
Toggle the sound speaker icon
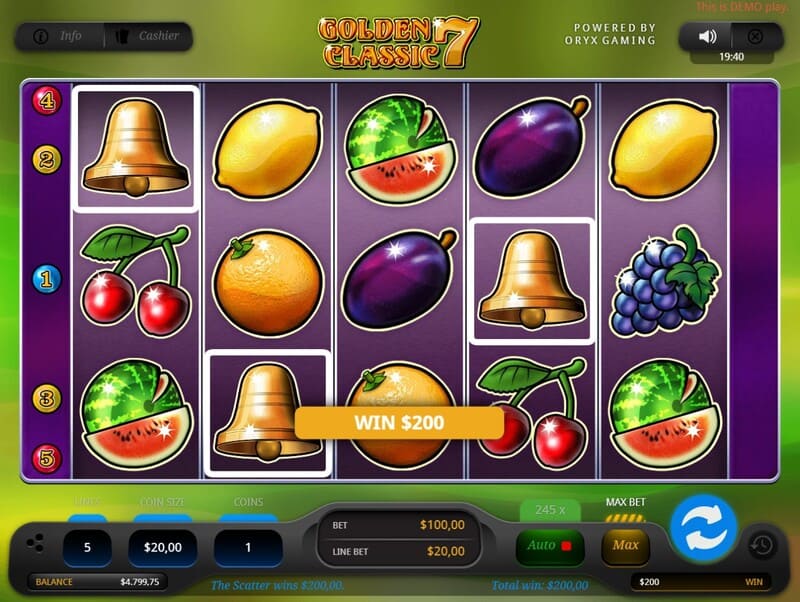pos(708,37)
